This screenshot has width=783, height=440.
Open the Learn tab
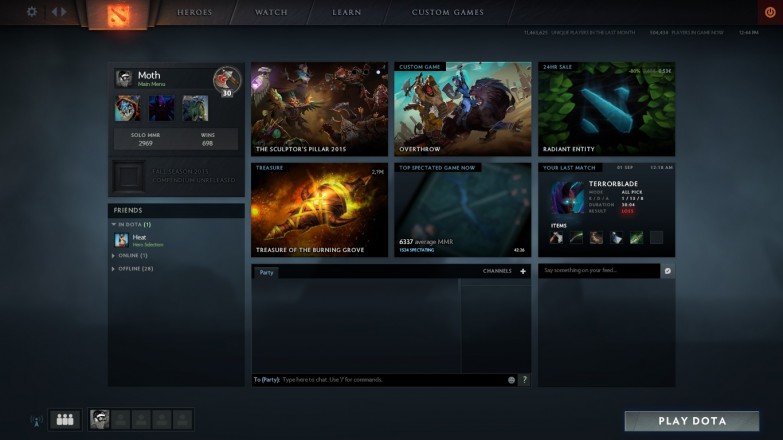point(346,13)
